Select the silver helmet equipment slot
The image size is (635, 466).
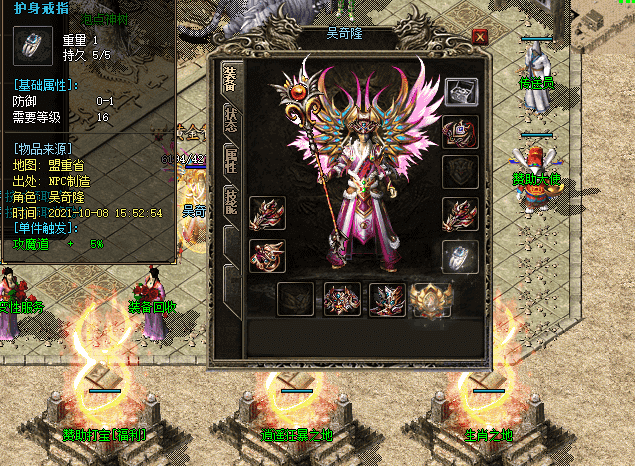click(x=459, y=92)
